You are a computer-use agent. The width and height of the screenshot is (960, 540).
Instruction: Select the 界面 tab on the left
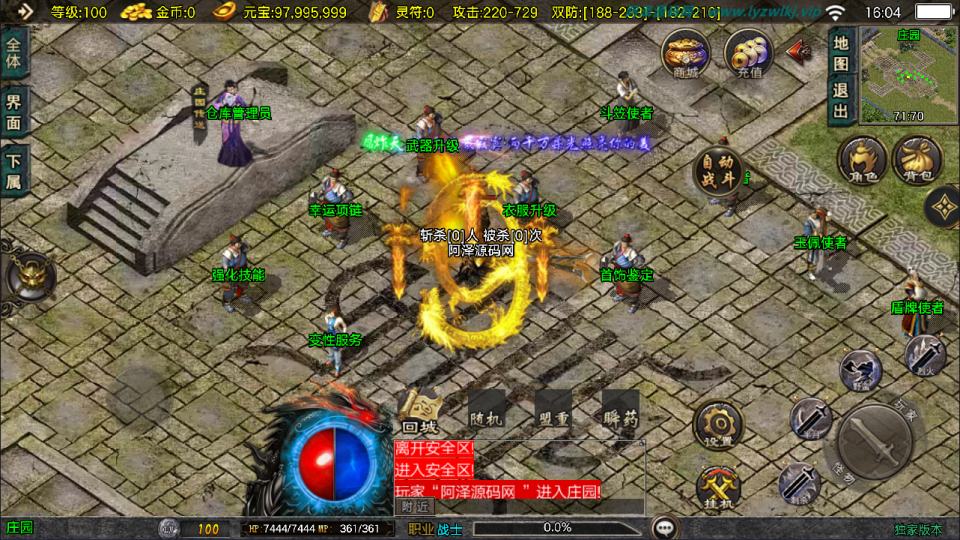click(x=14, y=111)
